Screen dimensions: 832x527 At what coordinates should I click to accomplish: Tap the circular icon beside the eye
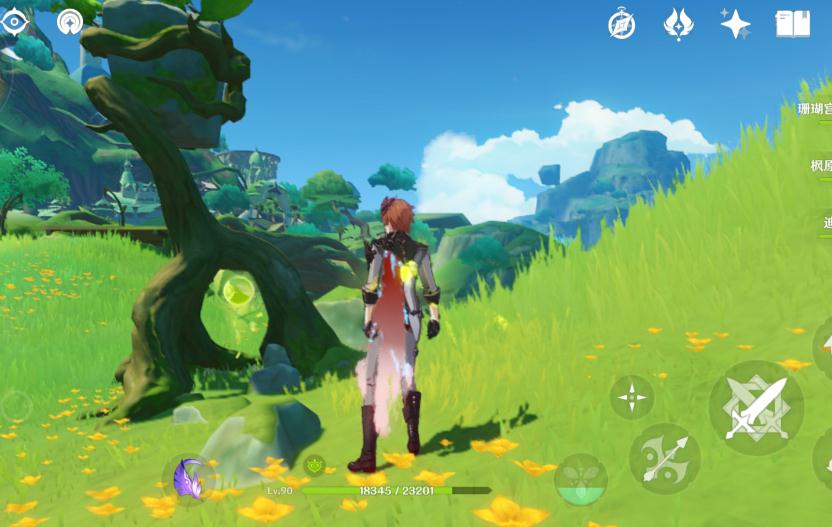click(x=70, y=21)
